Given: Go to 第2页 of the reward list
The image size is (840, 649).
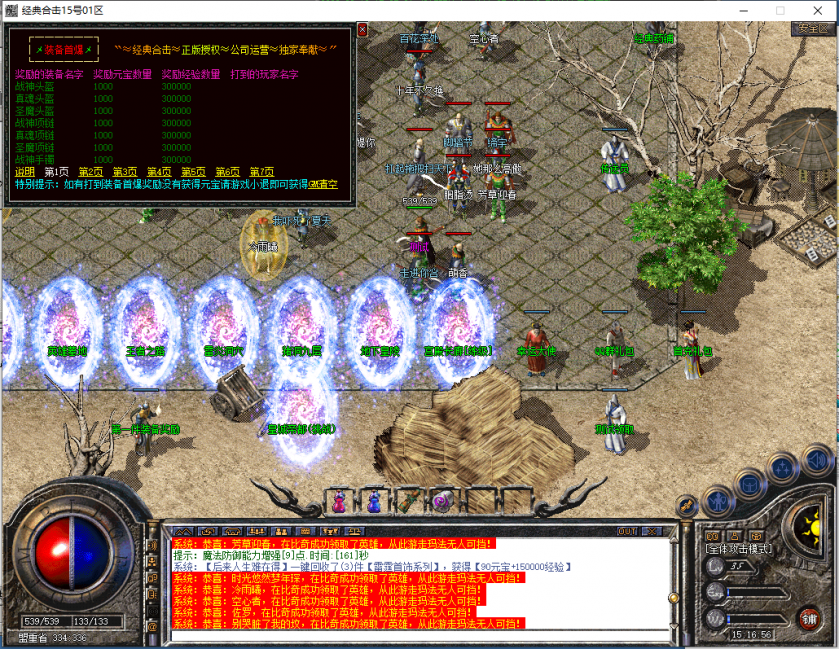Looking at the screenshot, I should tap(91, 172).
